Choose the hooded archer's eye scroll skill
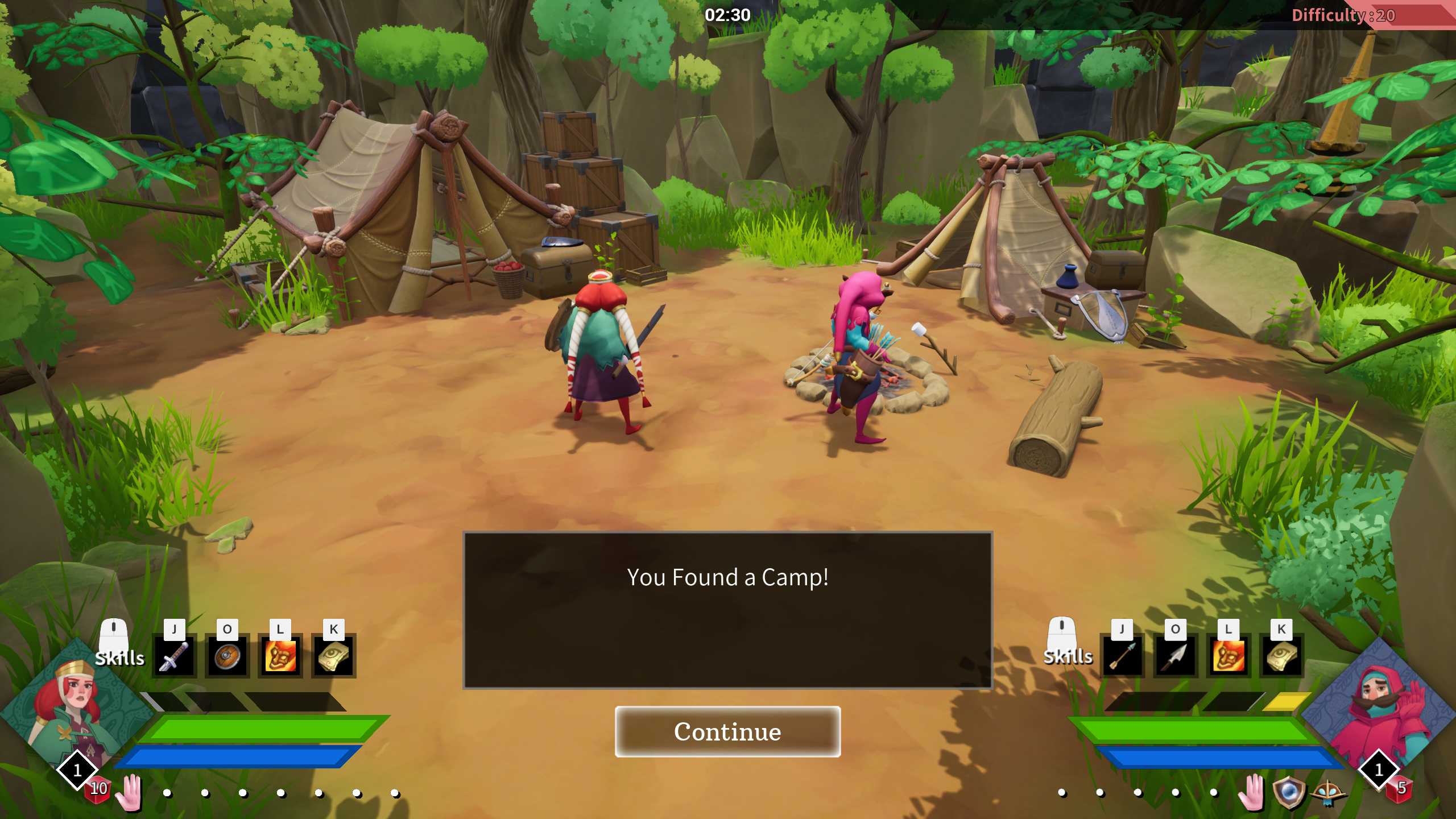The image size is (1456, 819). (1281, 656)
